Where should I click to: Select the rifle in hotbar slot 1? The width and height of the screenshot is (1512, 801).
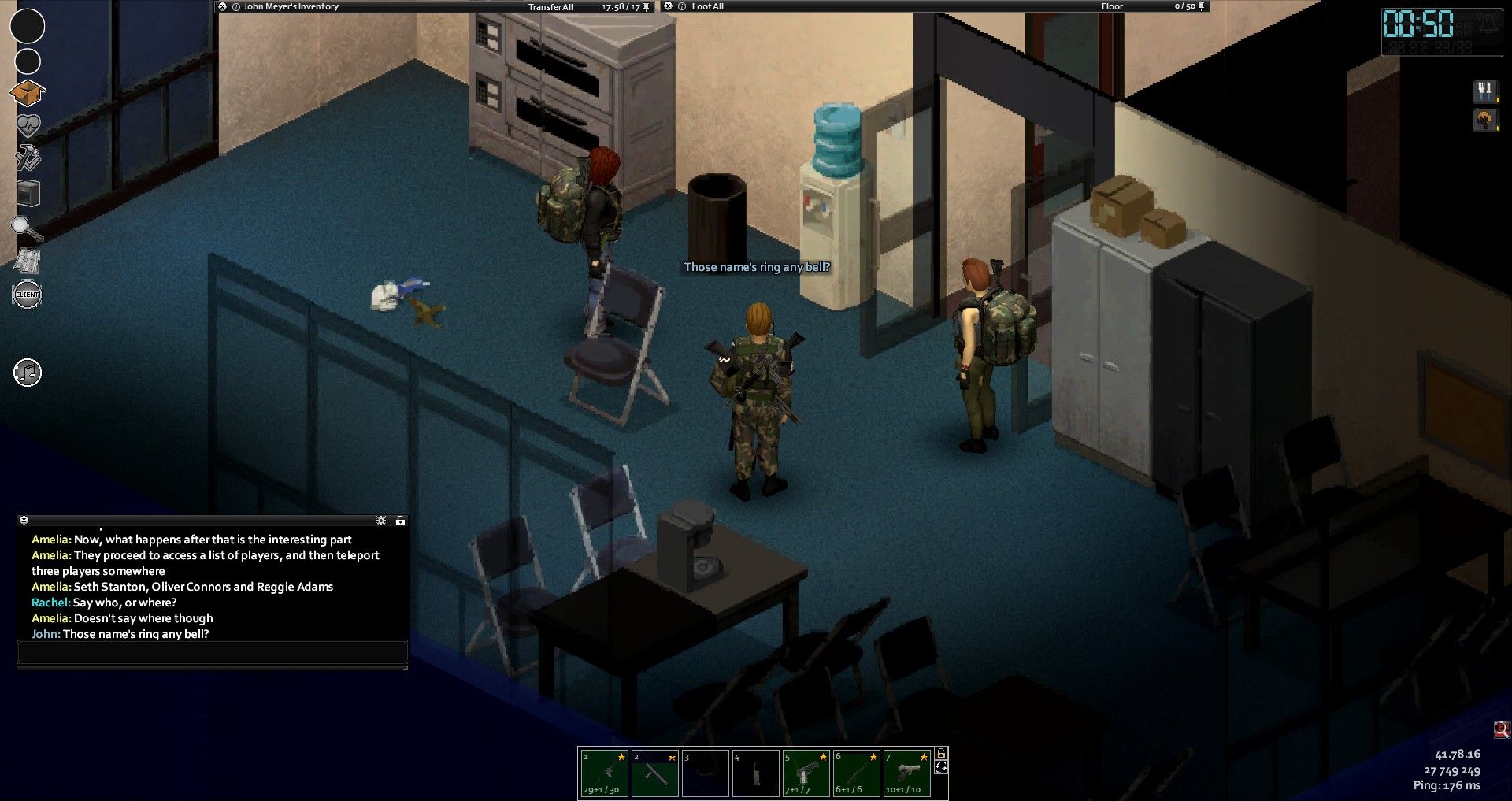(x=604, y=773)
